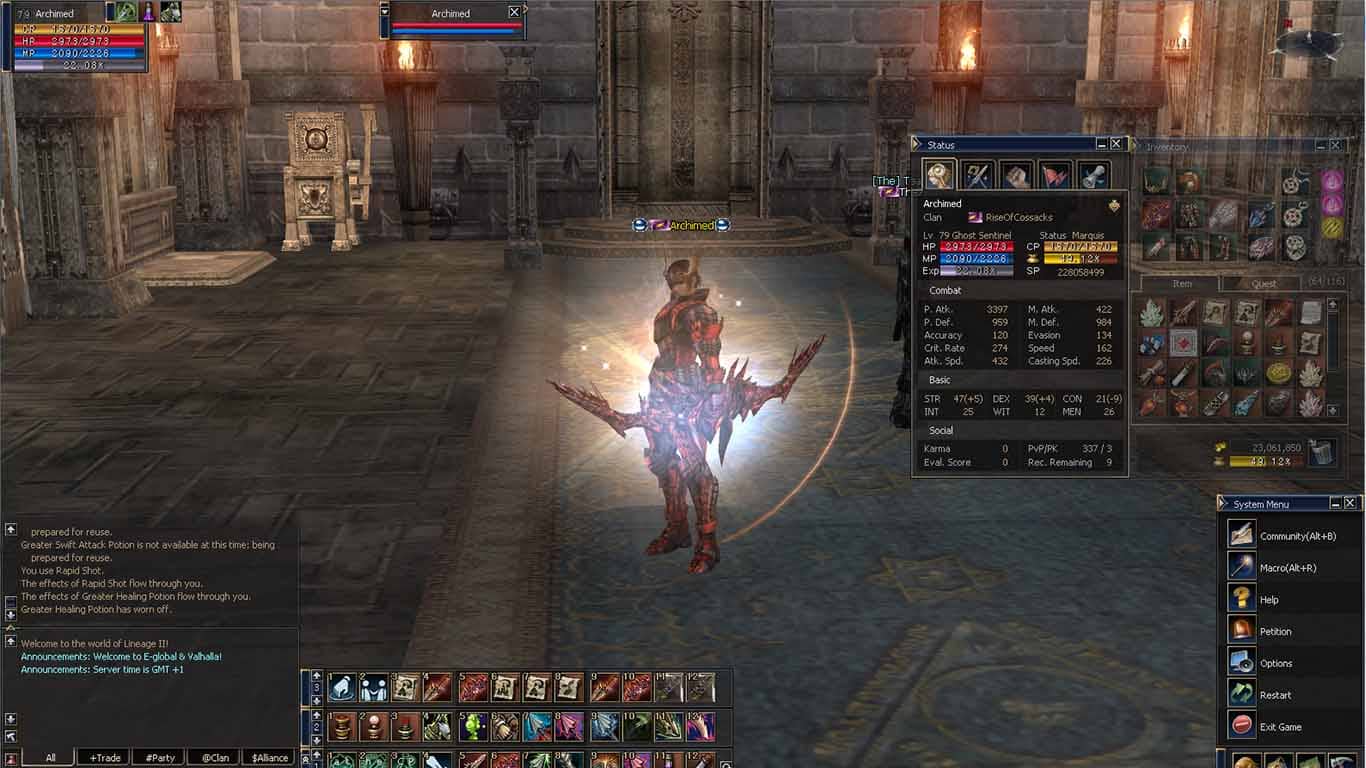Switch to the Quest tab in Inventory

point(1263,284)
